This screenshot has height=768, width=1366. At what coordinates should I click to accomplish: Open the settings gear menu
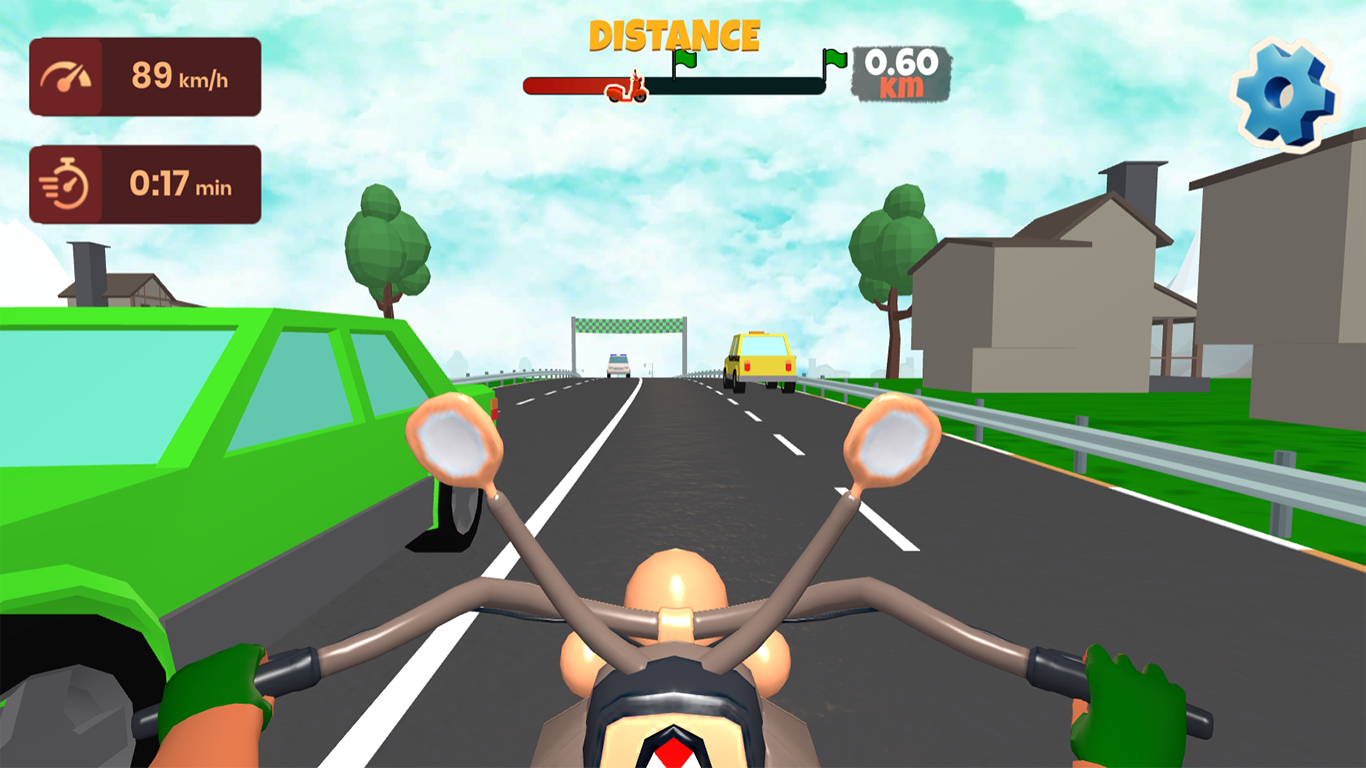point(1283,92)
